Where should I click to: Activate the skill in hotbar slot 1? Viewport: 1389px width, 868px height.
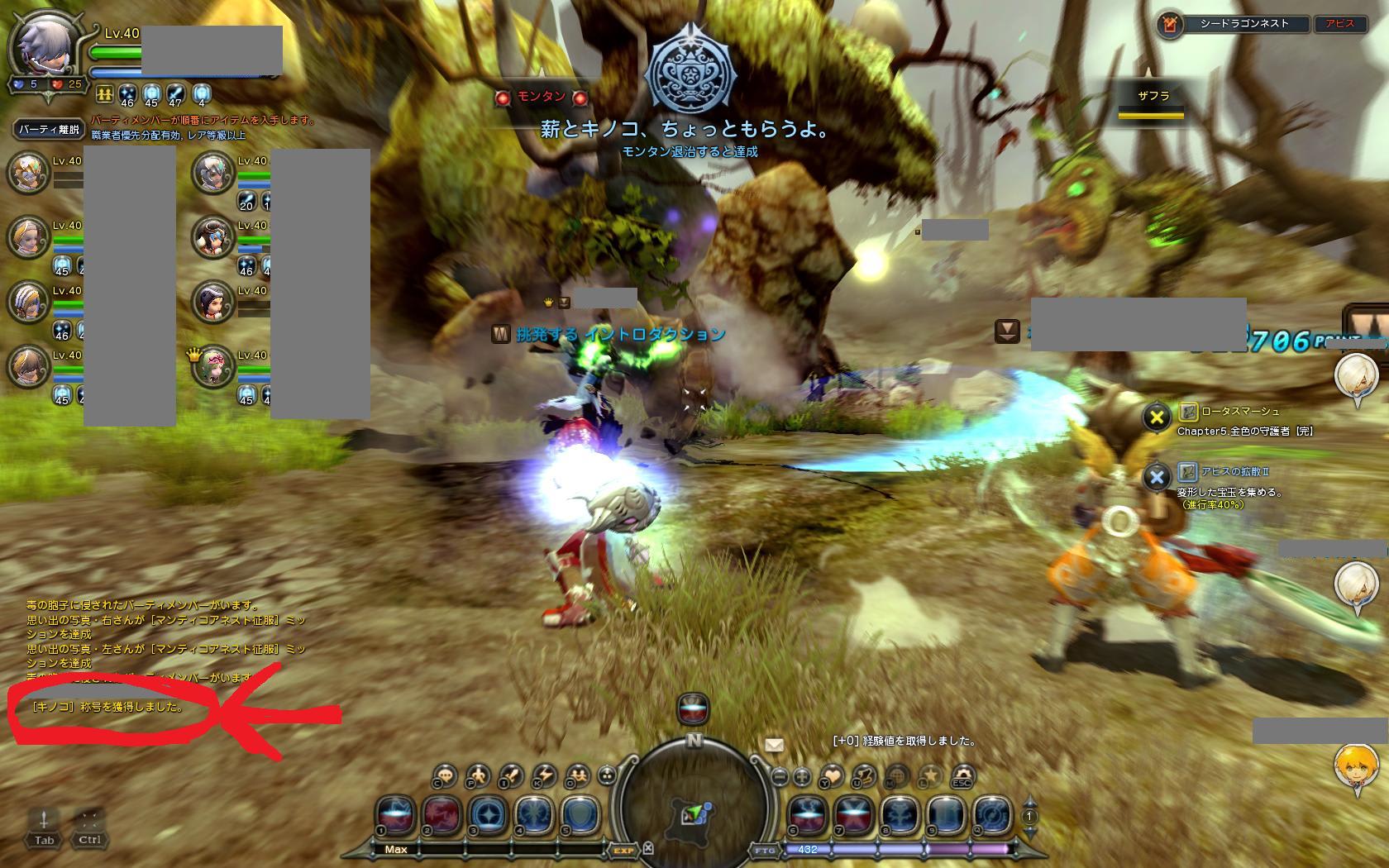point(396,814)
